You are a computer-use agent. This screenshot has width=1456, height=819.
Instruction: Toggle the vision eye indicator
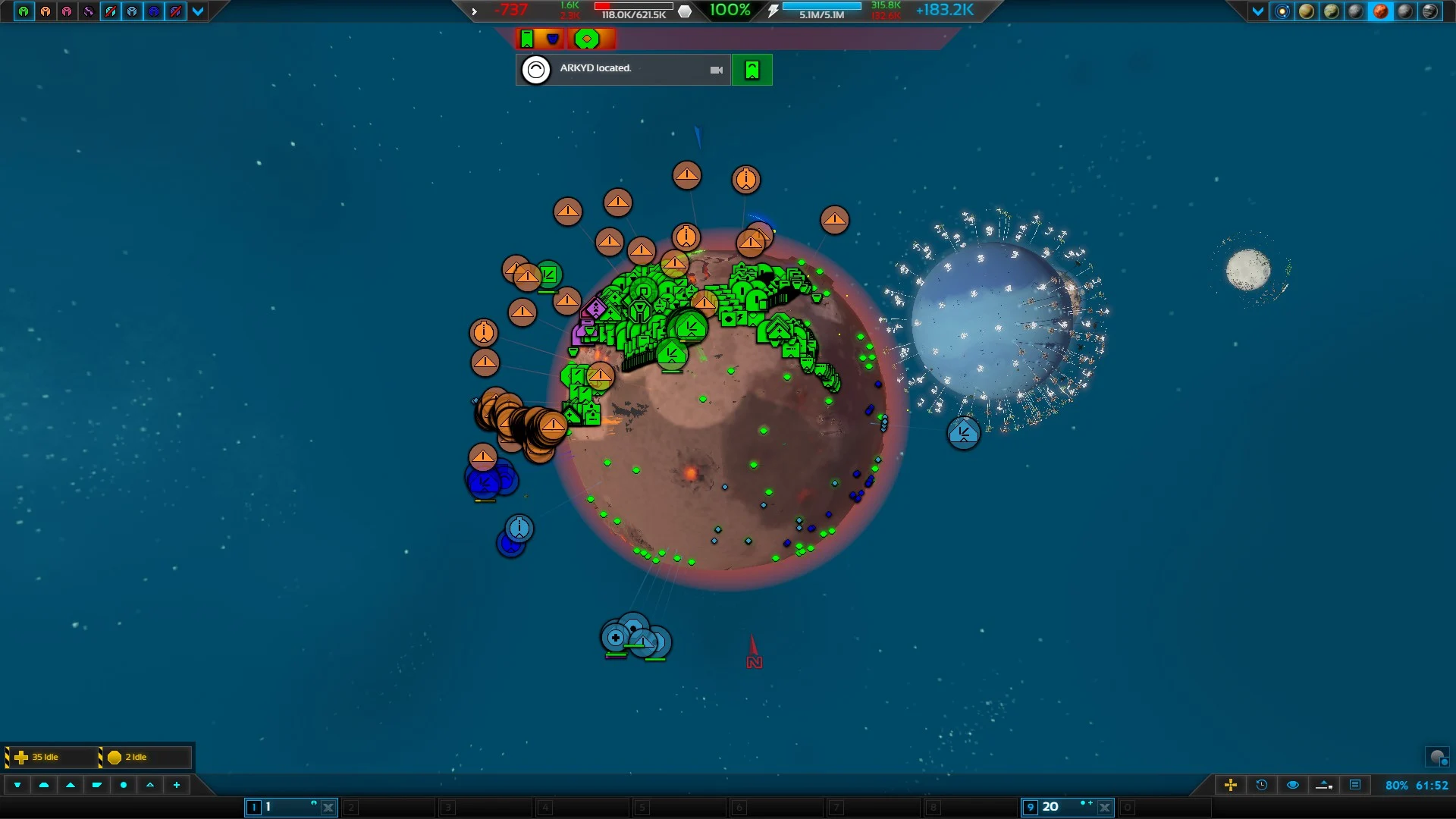point(1292,786)
